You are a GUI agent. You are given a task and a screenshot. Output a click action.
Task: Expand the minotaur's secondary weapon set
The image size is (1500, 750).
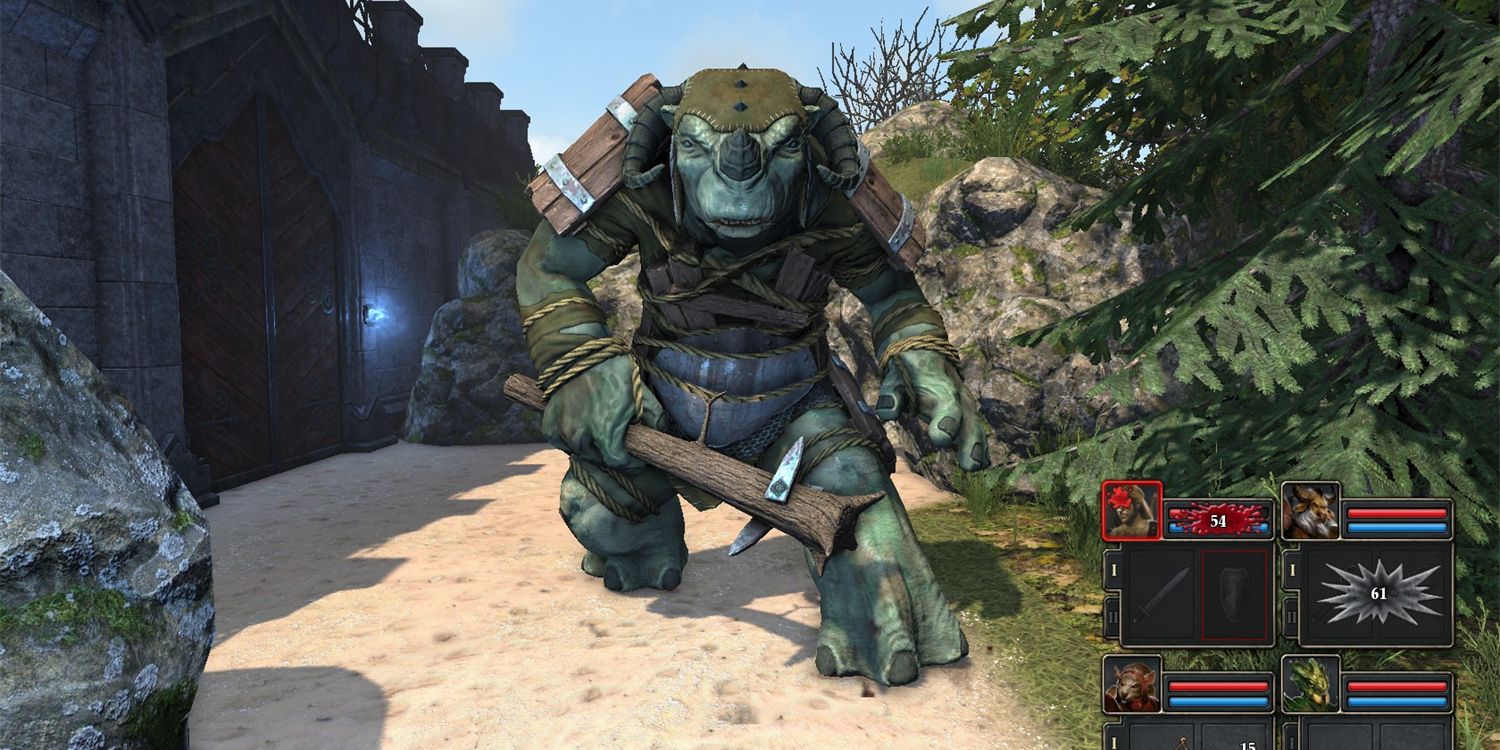1291,615
